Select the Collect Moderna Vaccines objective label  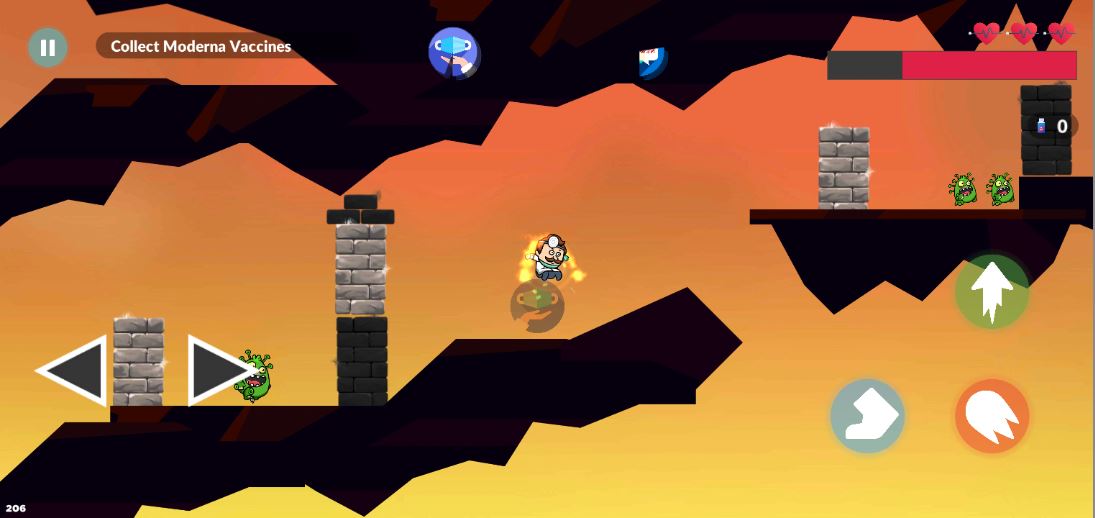coord(200,46)
